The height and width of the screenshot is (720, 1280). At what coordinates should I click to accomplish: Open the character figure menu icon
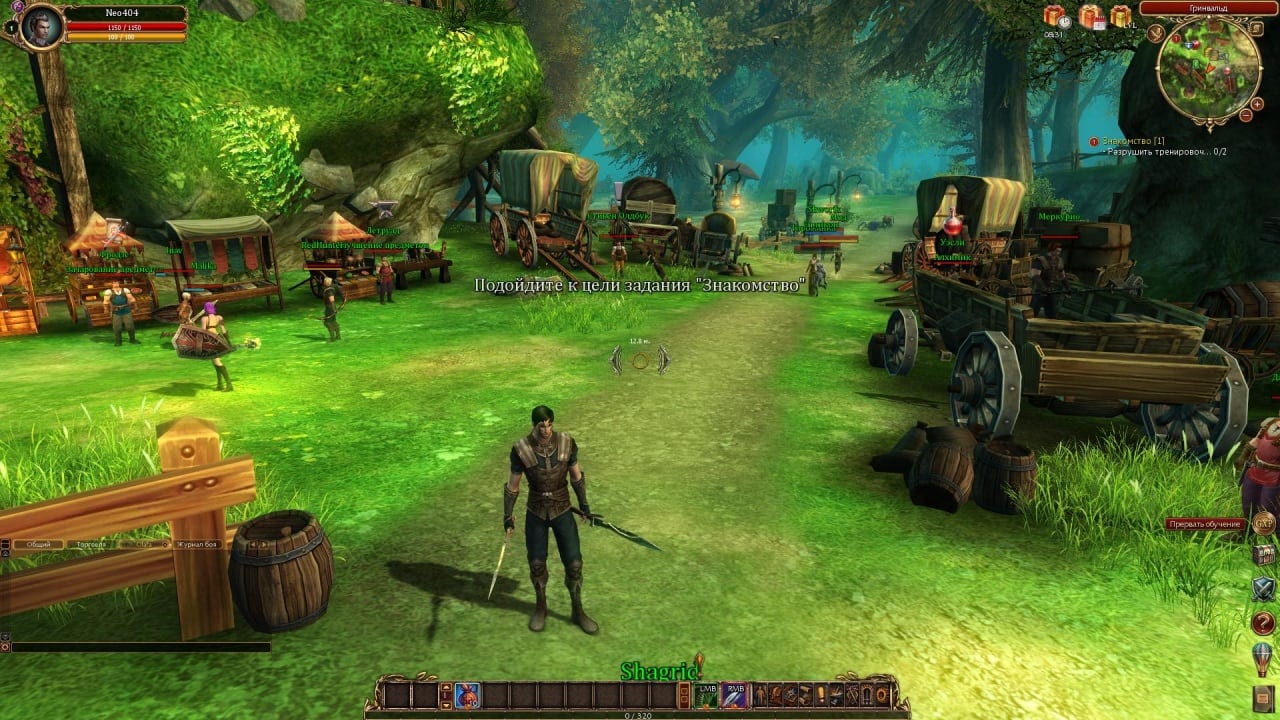pyautogui.click(x=761, y=695)
